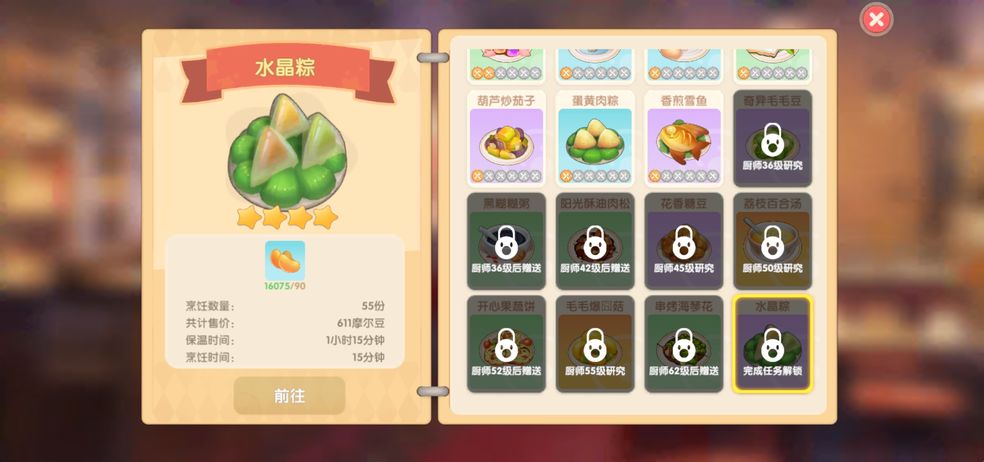This screenshot has width=984, height=462.
Task: View the locked 黑糊糊粥 recipe
Action: (x=506, y=240)
